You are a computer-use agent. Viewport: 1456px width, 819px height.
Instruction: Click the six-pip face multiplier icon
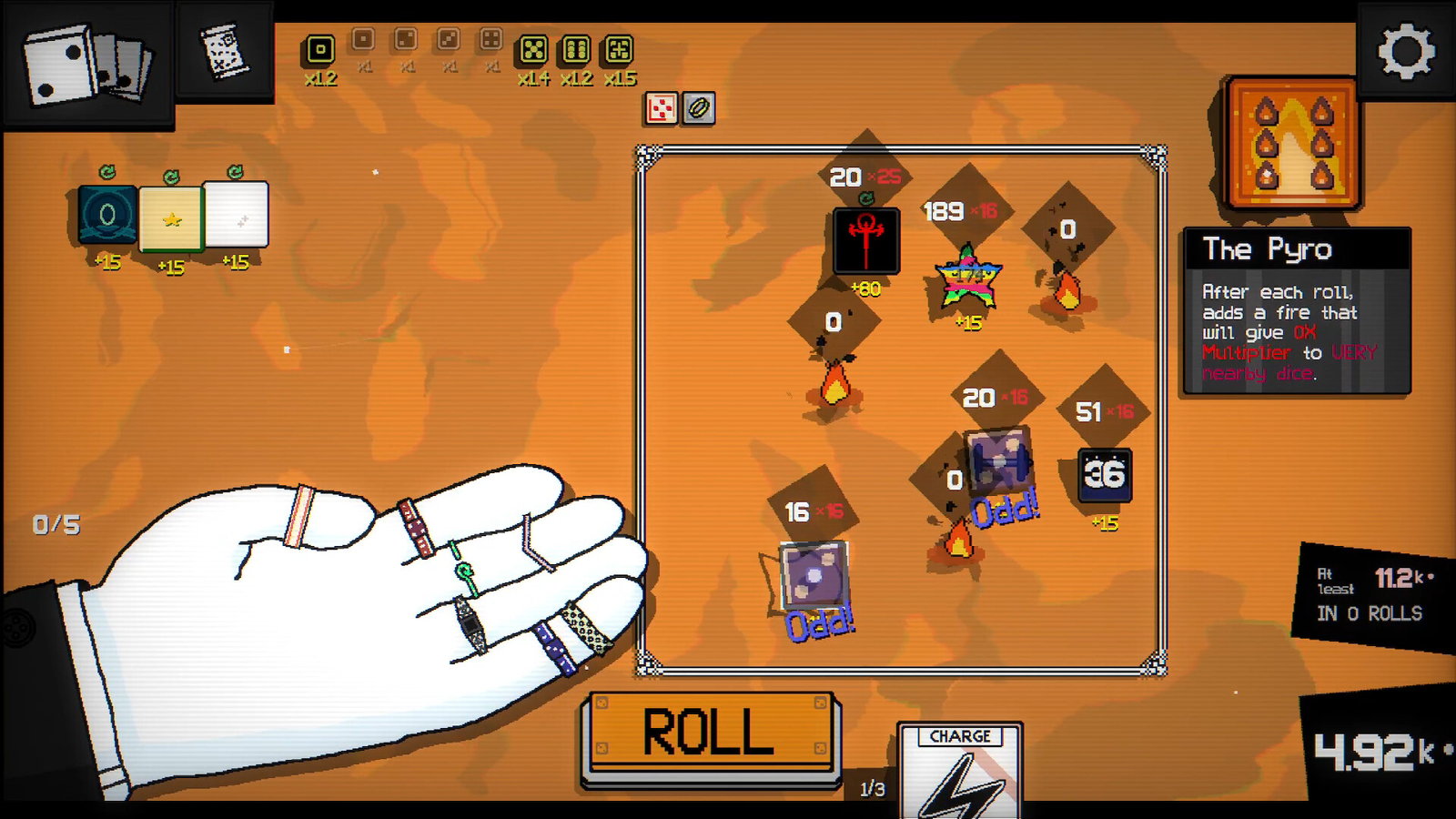(576, 49)
